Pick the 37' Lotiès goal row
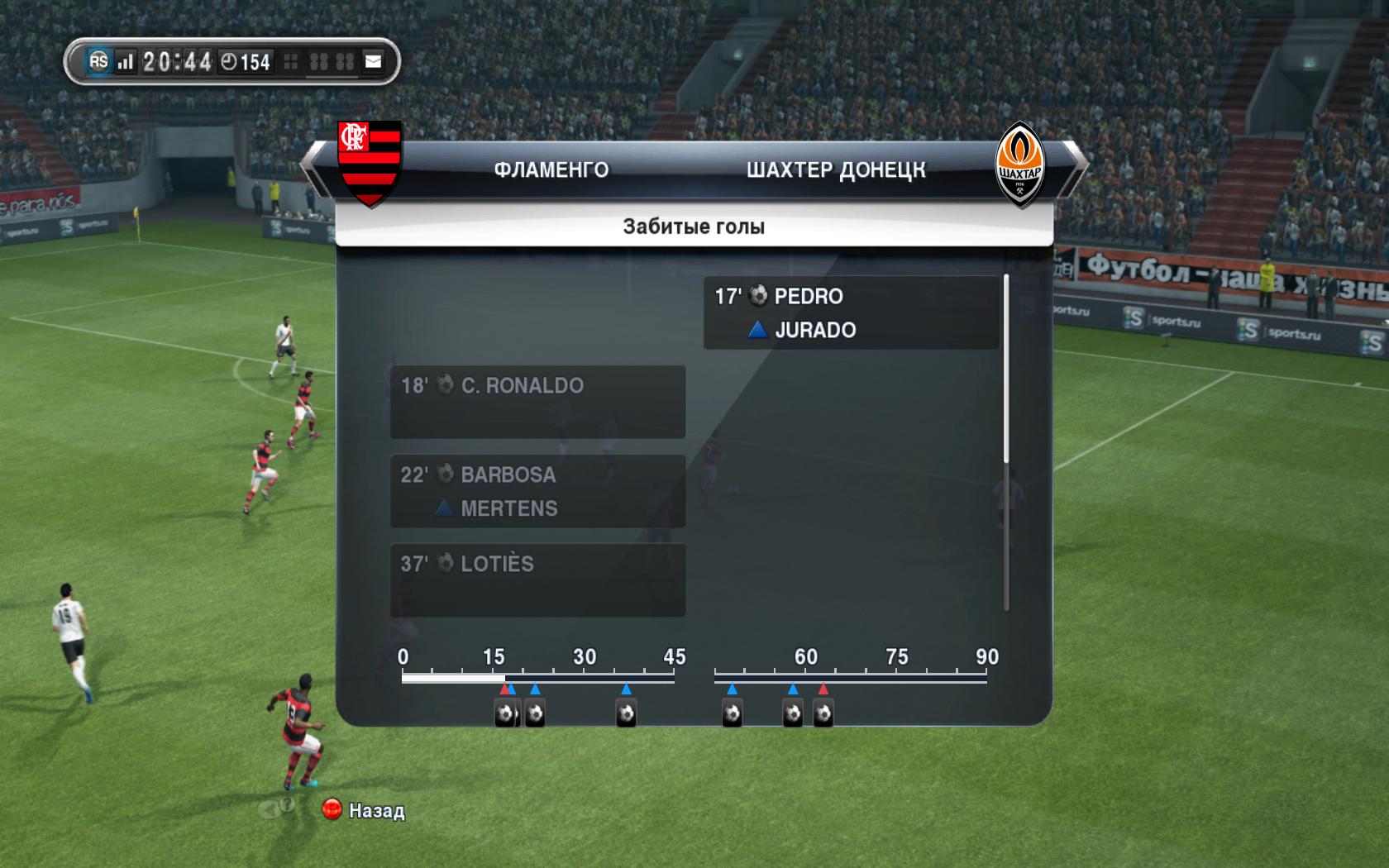The height and width of the screenshot is (868, 1389). [x=537, y=579]
